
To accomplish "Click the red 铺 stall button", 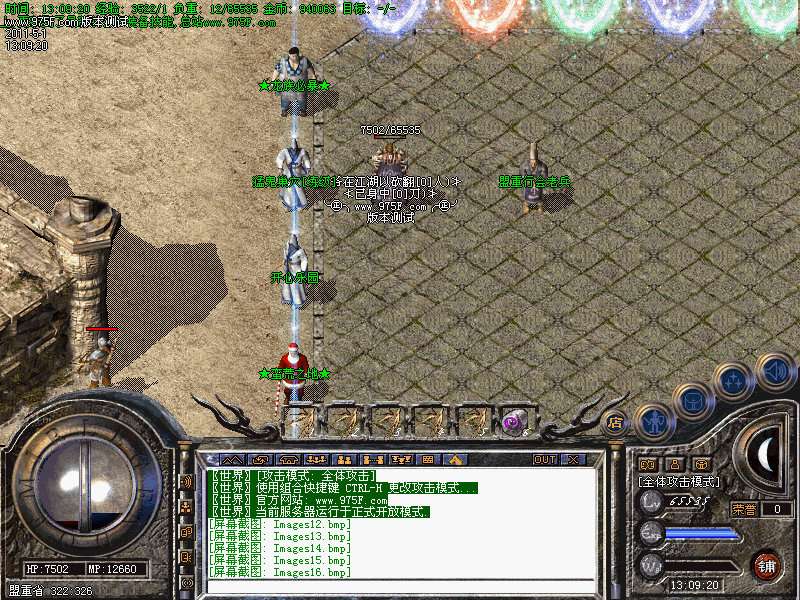I will click(x=767, y=563).
